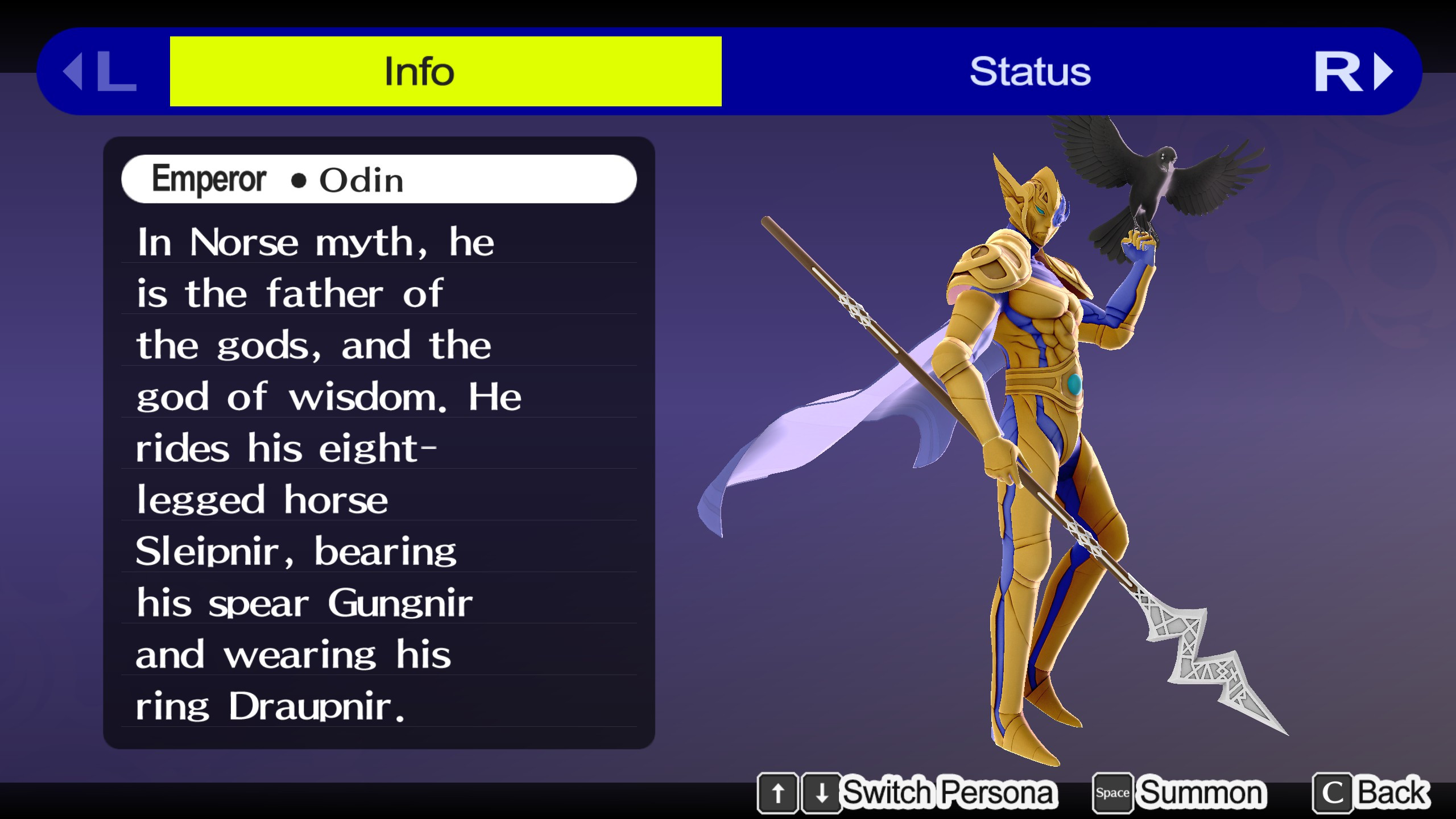Switch to the Status tab
The image size is (1456, 819).
coord(1029,71)
